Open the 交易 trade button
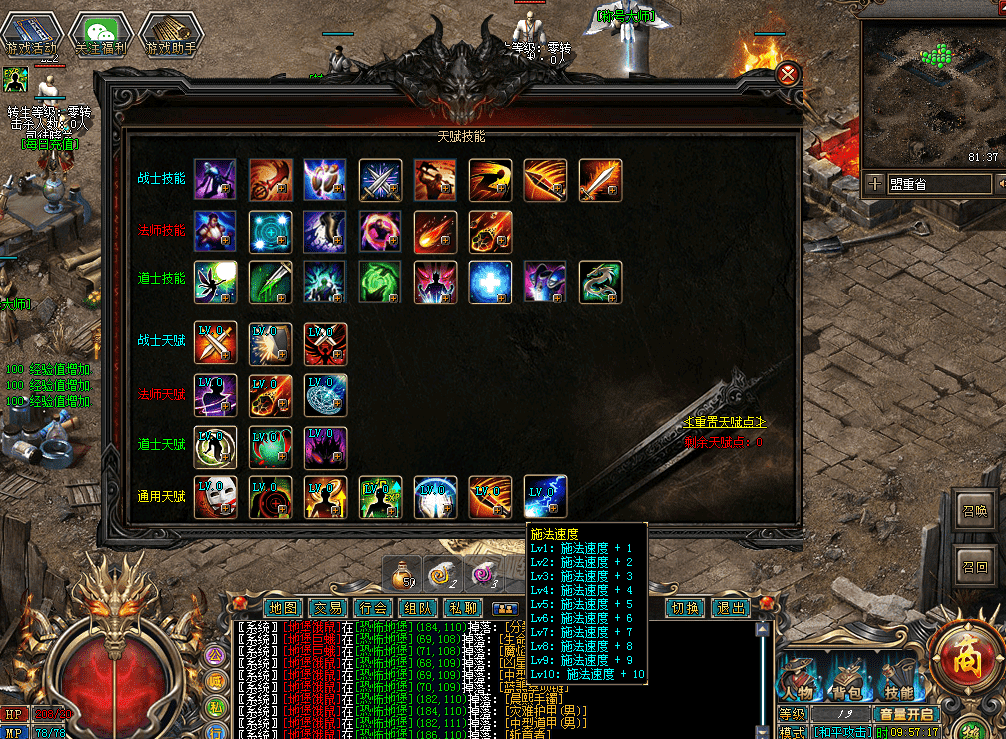 328,607
